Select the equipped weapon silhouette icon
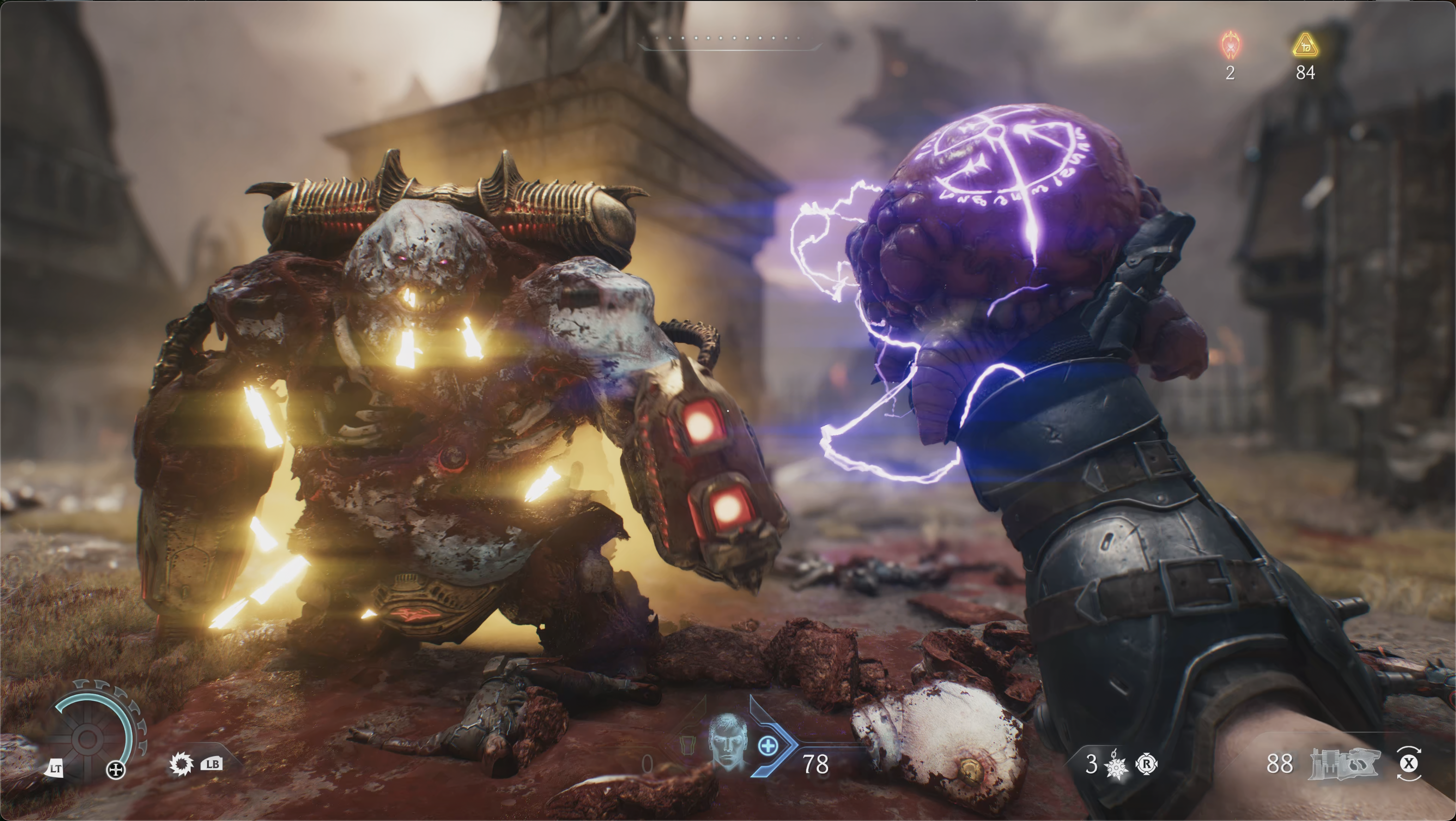This screenshot has height=821, width=1456. pyautogui.click(x=1345, y=764)
